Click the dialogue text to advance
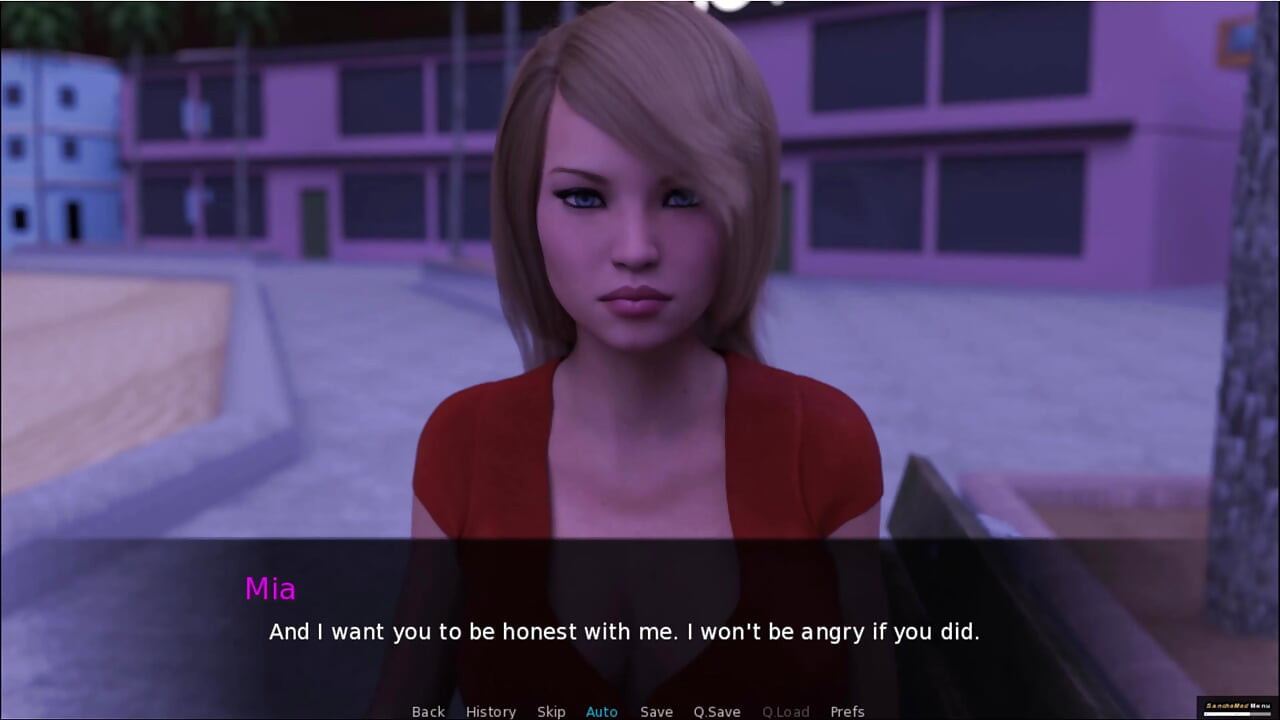1280x720 pixels. coord(625,632)
